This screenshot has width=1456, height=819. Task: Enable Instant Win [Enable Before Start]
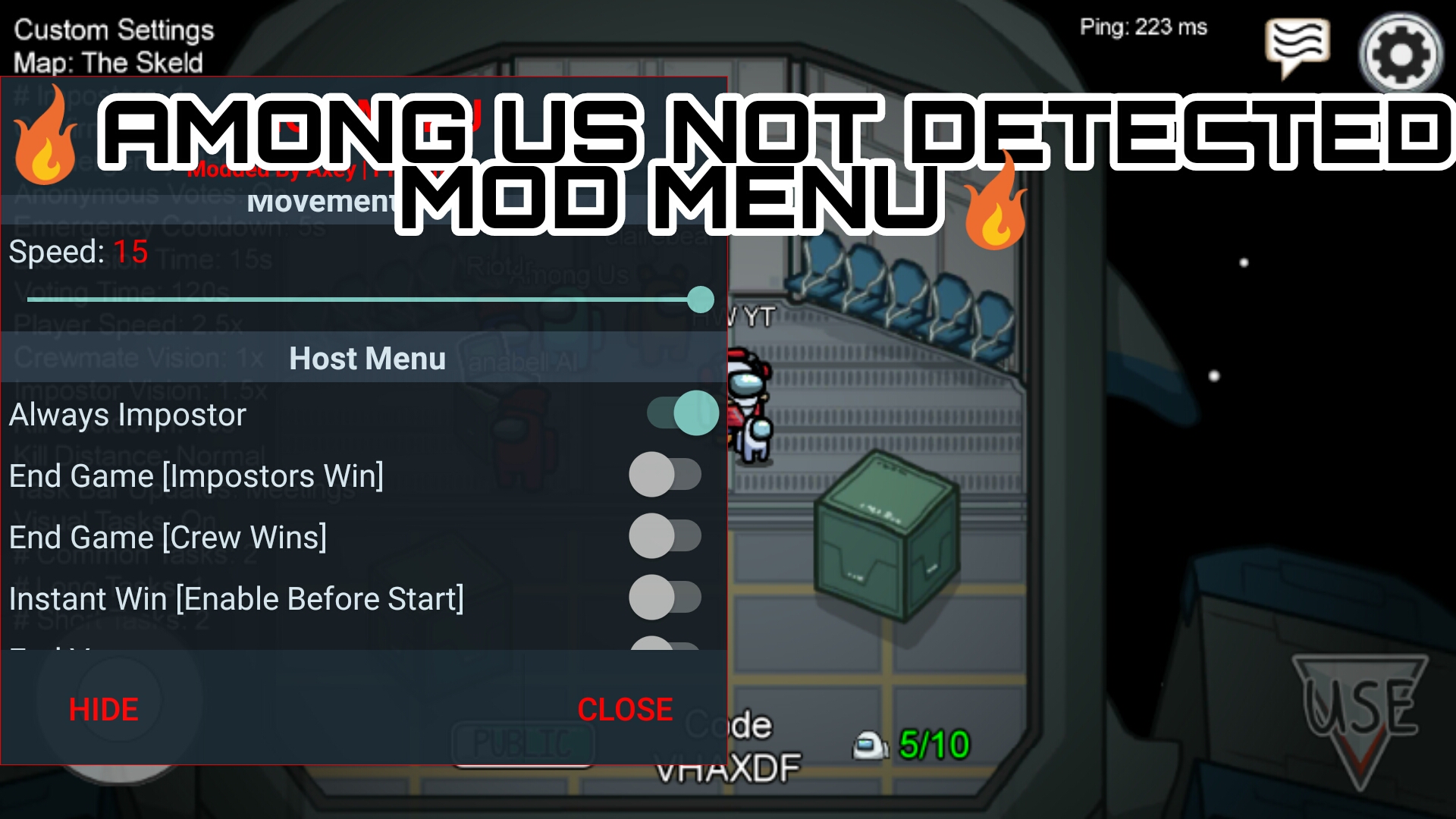pyautogui.click(x=667, y=597)
